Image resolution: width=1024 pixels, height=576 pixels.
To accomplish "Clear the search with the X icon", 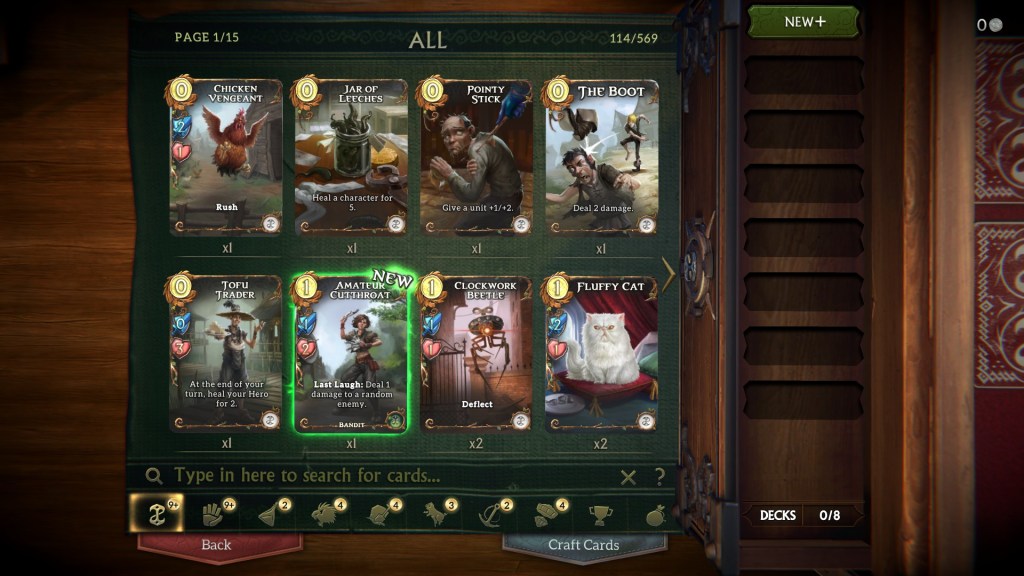I will [x=628, y=477].
